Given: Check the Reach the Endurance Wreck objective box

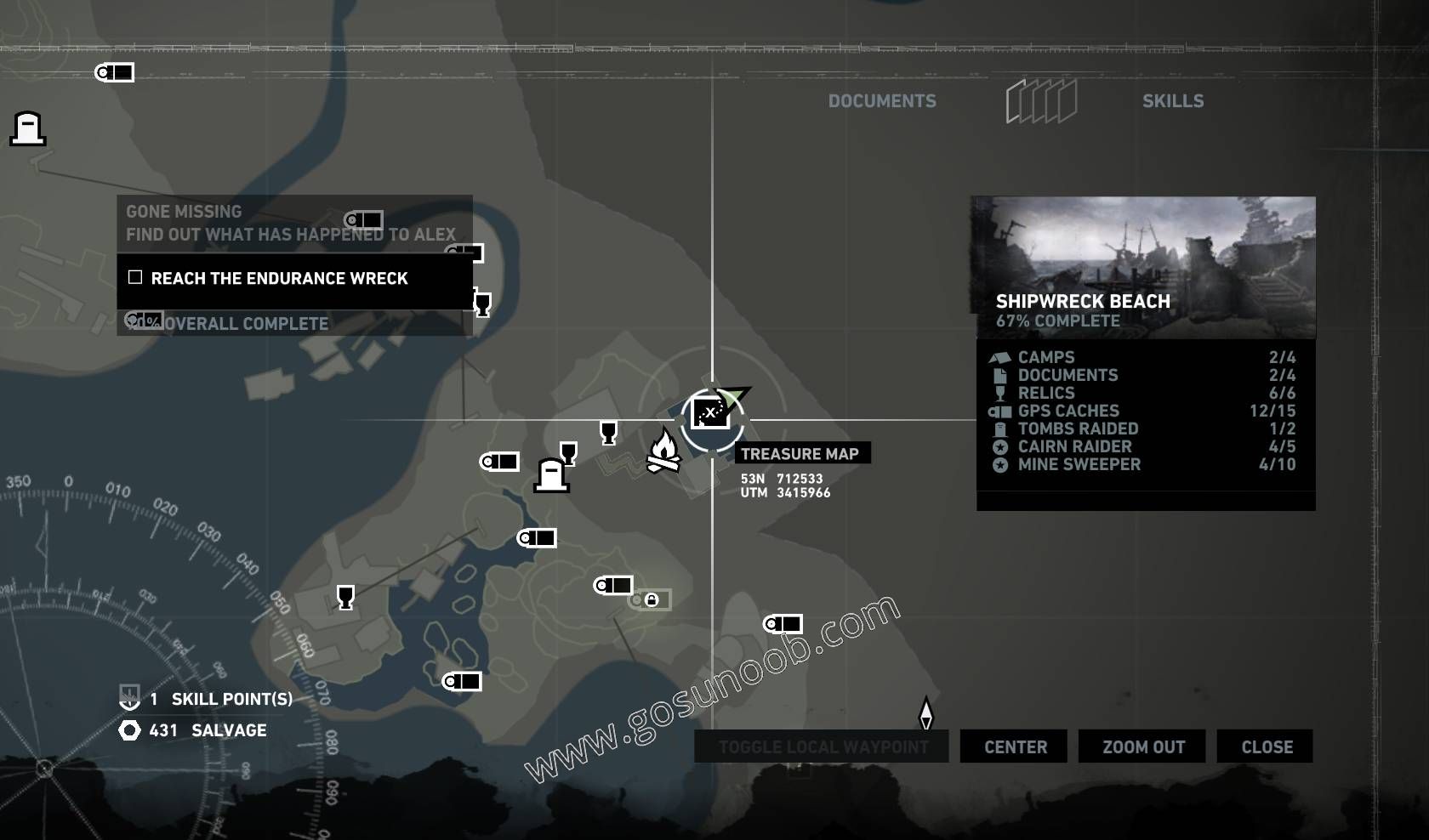Looking at the screenshot, I should tap(134, 277).
